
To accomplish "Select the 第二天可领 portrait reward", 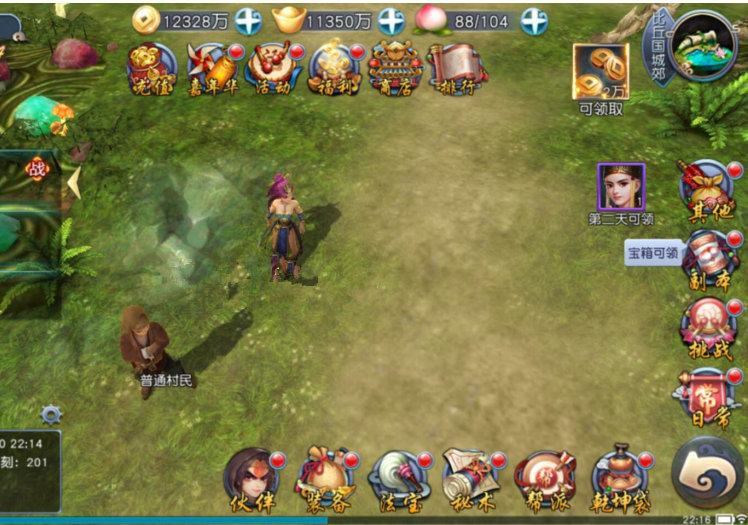I will pos(621,187).
